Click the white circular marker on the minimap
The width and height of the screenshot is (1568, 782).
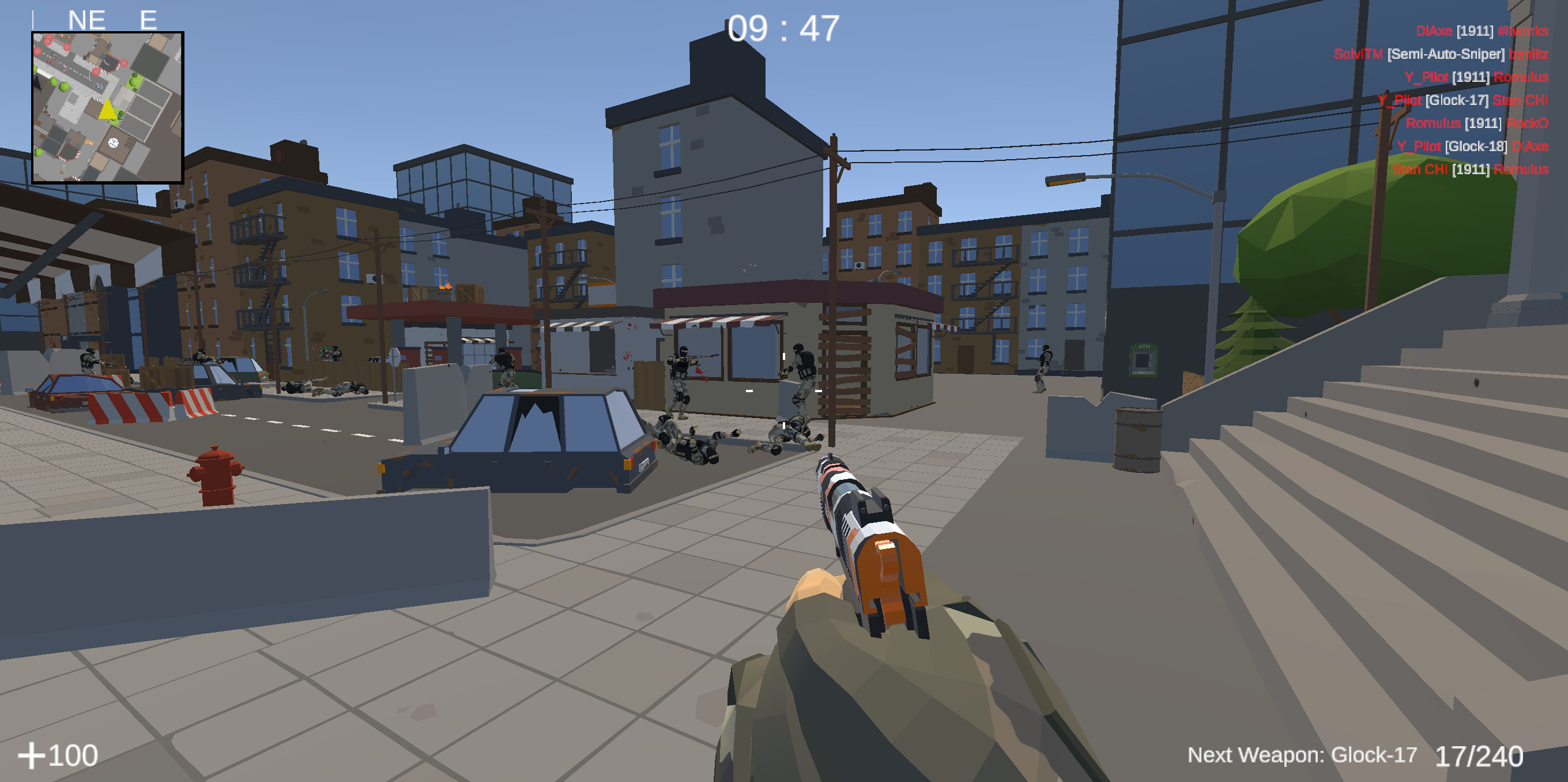tap(114, 142)
